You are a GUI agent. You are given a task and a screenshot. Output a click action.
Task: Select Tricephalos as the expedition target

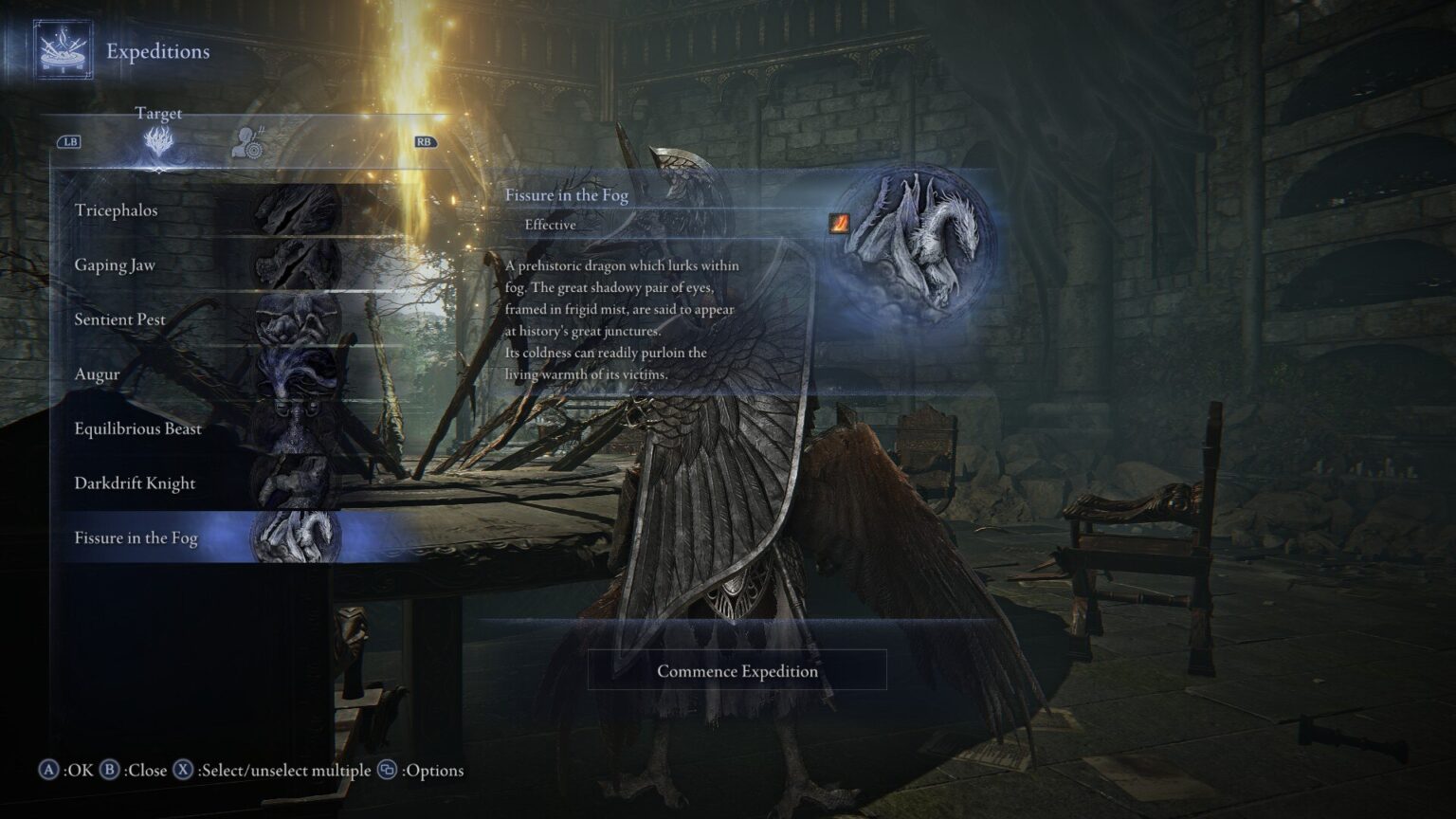(x=118, y=210)
